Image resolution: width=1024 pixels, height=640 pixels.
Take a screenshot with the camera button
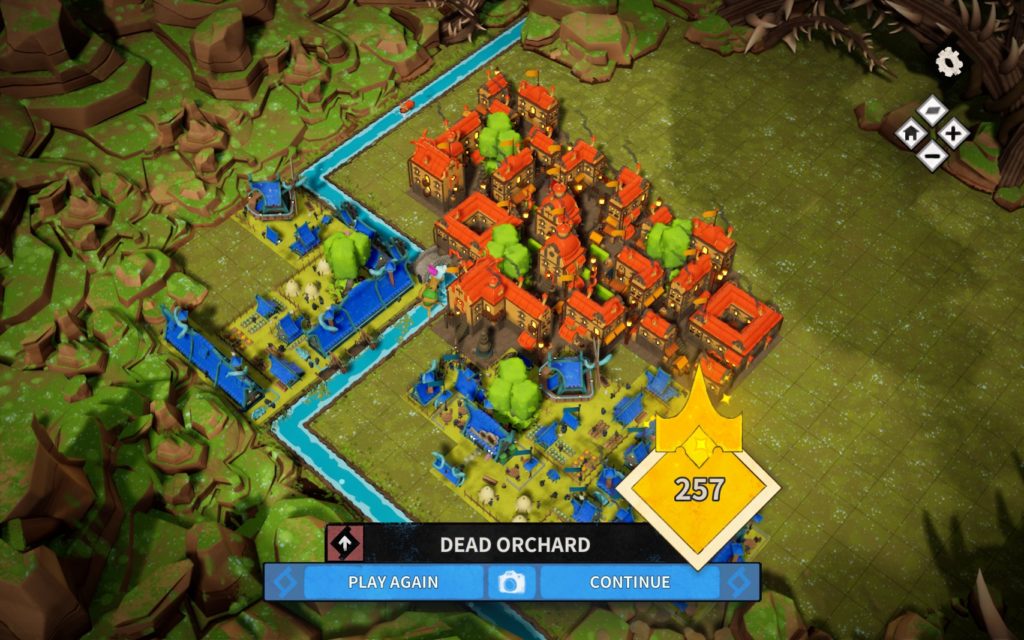coord(511,582)
